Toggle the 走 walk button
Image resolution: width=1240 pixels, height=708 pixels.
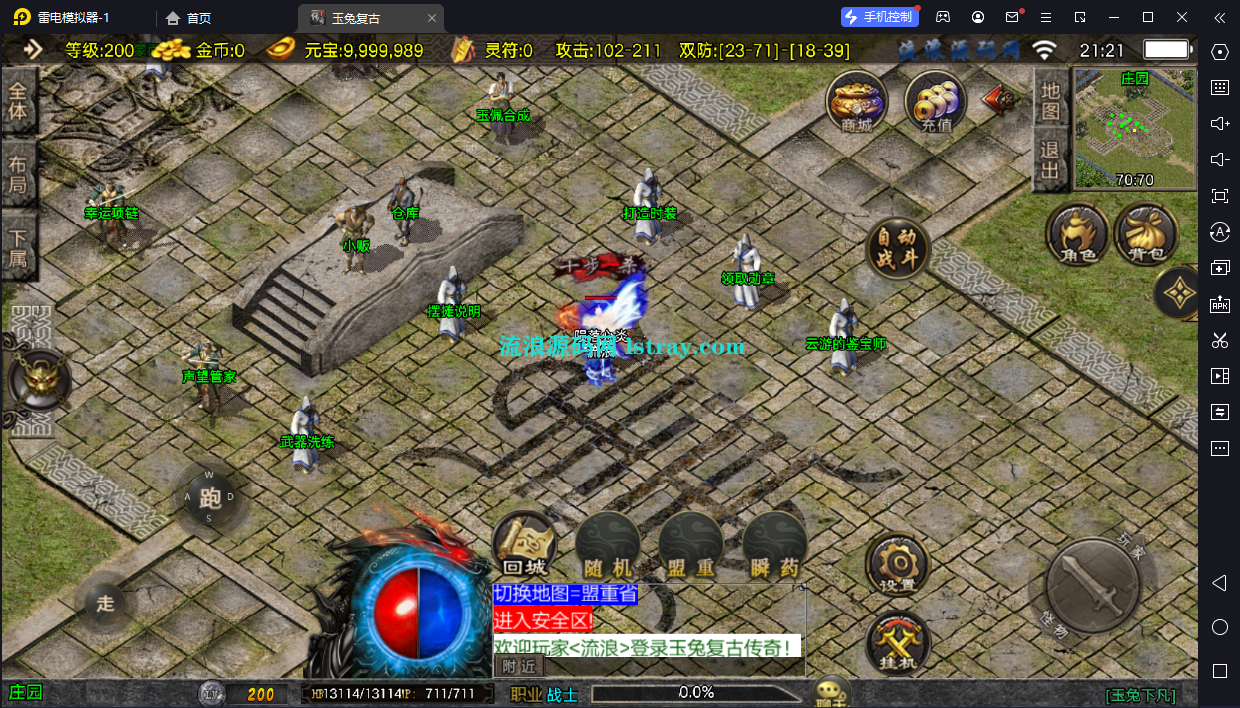click(x=105, y=603)
